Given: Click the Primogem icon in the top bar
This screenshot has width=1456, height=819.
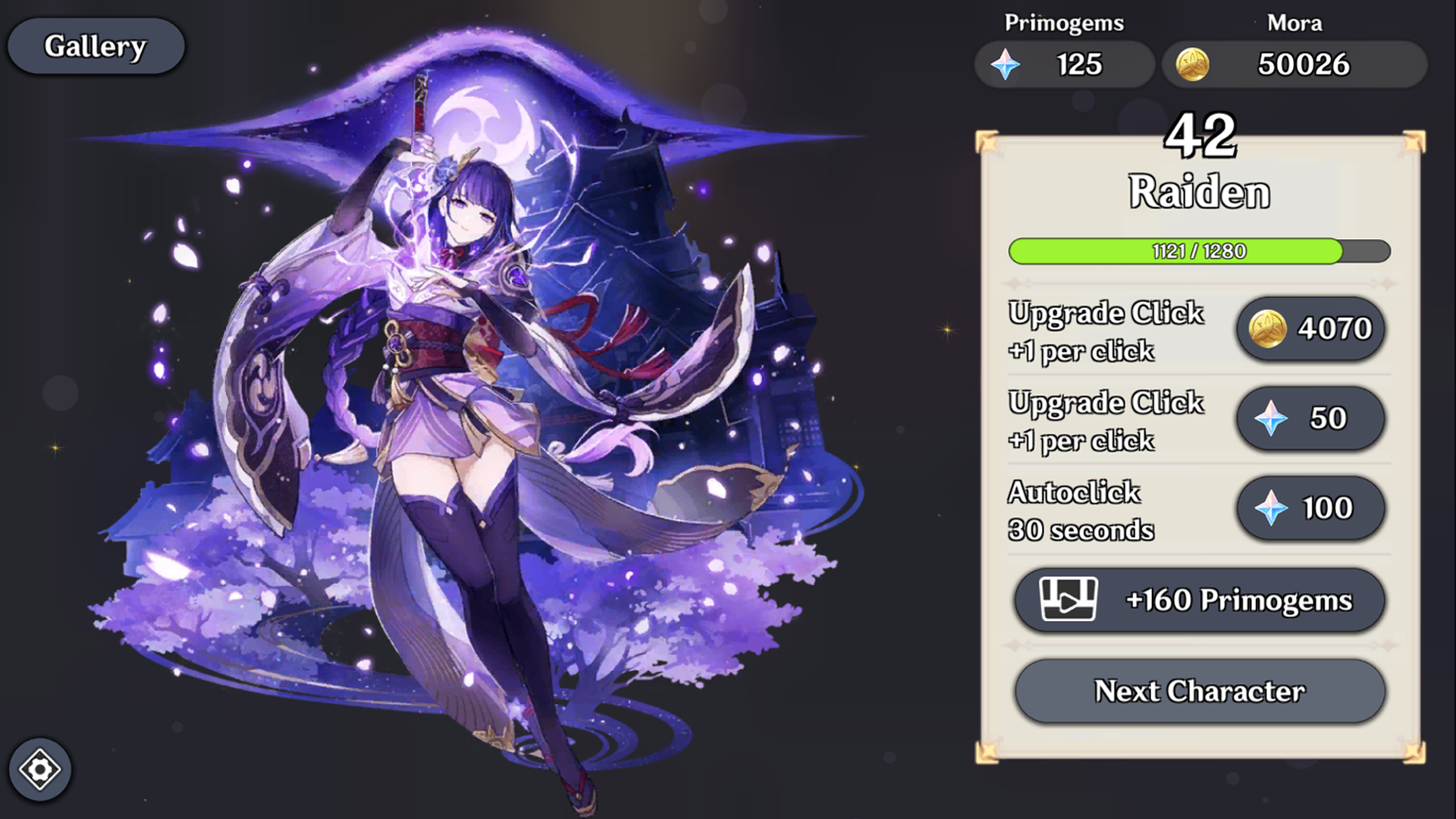Looking at the screenshot, I should coord(1006,64).
